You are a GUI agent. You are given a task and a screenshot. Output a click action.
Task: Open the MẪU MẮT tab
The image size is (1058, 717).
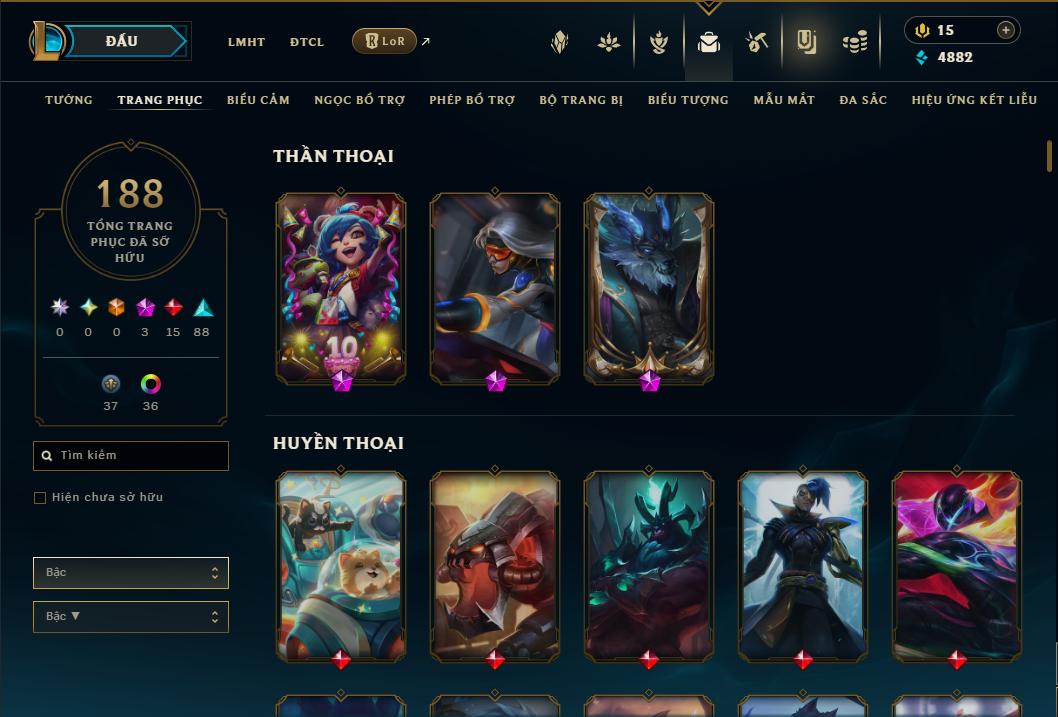tap(784, 100)
